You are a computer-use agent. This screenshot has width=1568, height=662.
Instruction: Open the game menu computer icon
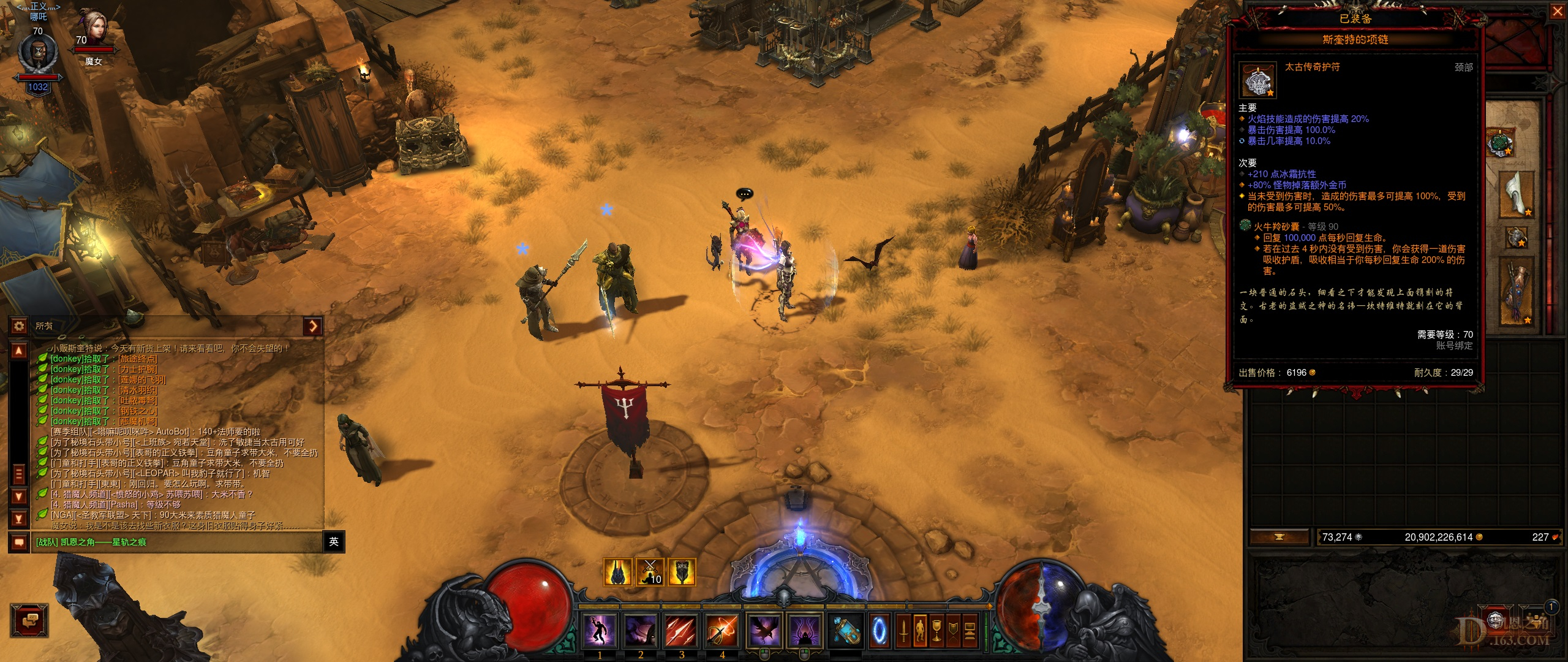tap(970, 630)
